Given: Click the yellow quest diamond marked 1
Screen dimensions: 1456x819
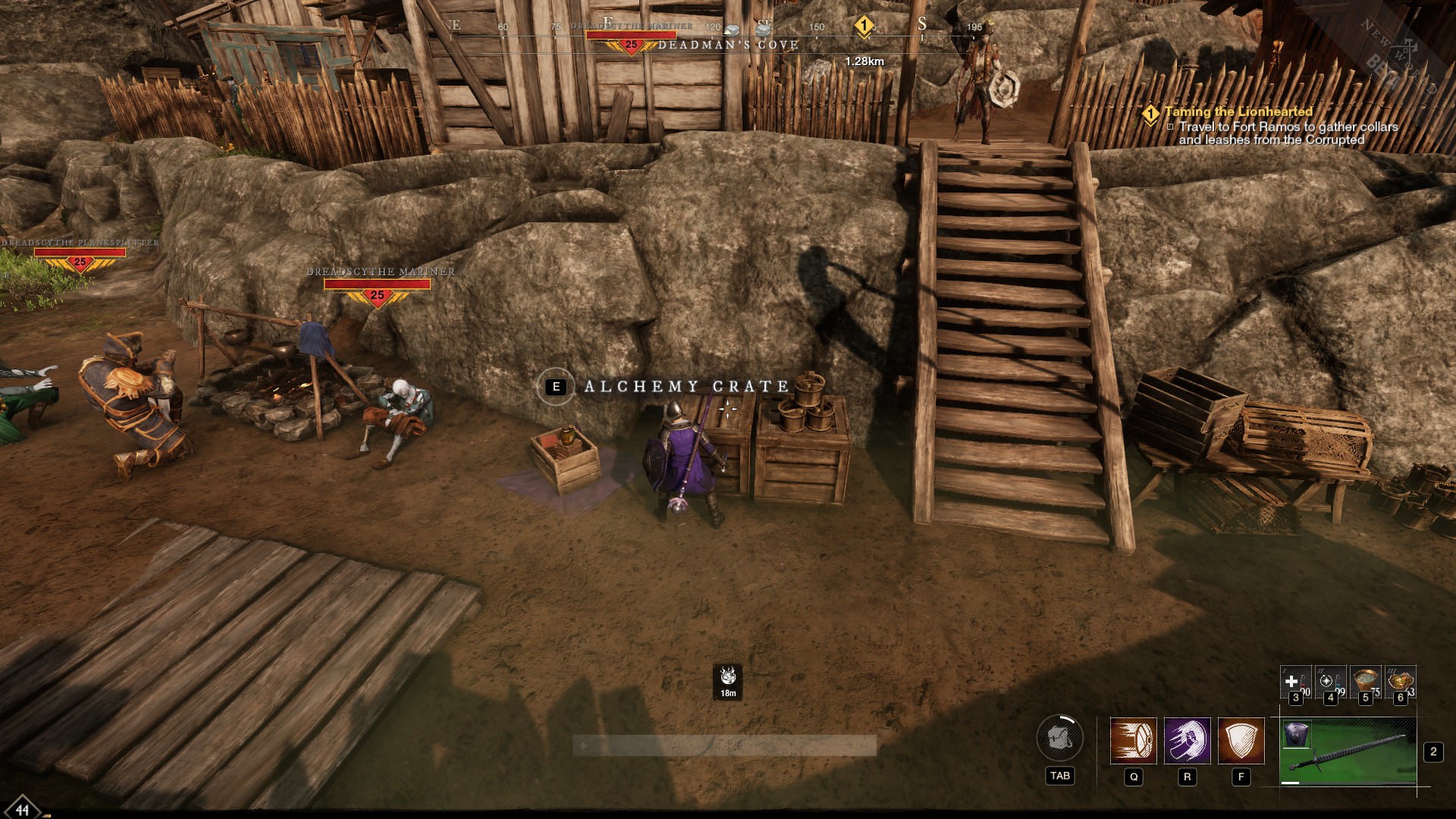Looking at the screenshot, I should (x=1151, y=111).
